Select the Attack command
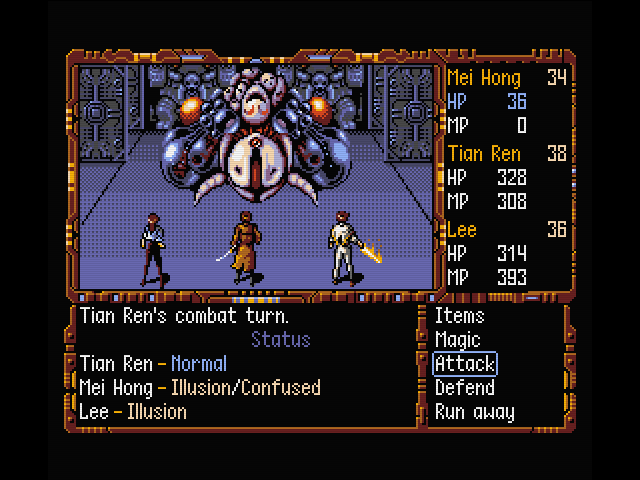 coord(465,364)
